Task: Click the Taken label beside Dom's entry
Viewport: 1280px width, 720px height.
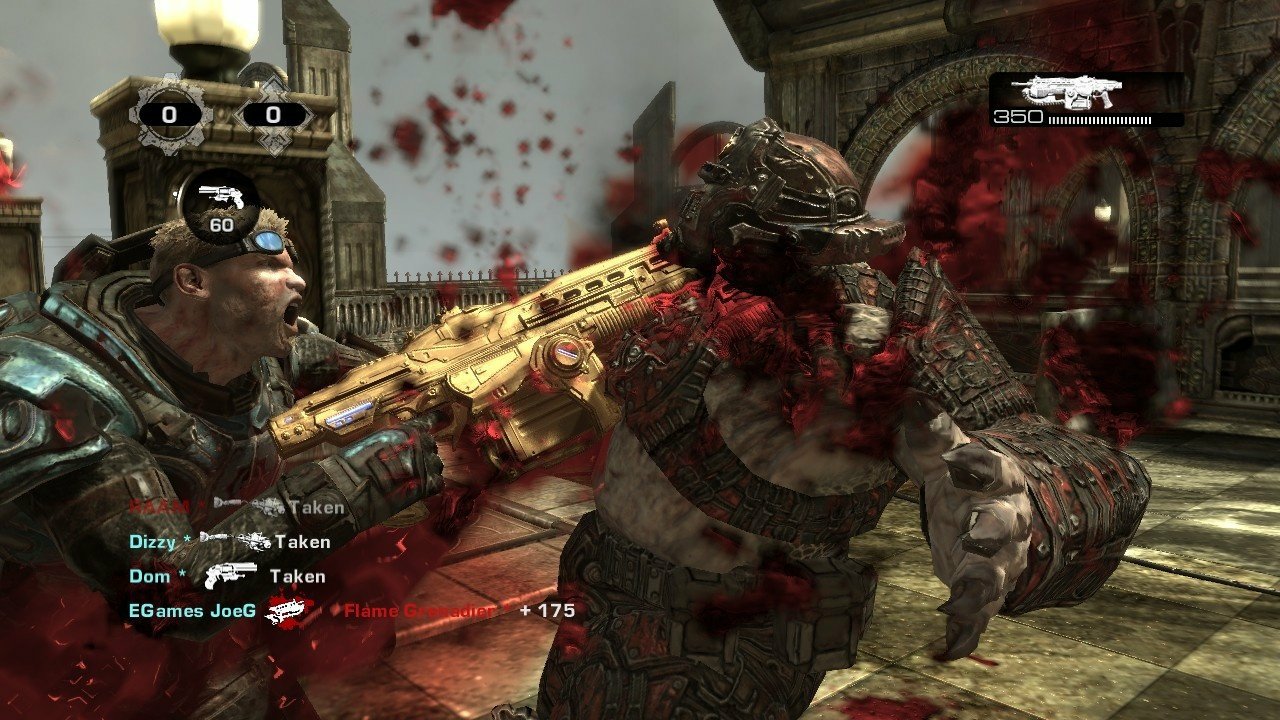Action: [x=297, y=577]
